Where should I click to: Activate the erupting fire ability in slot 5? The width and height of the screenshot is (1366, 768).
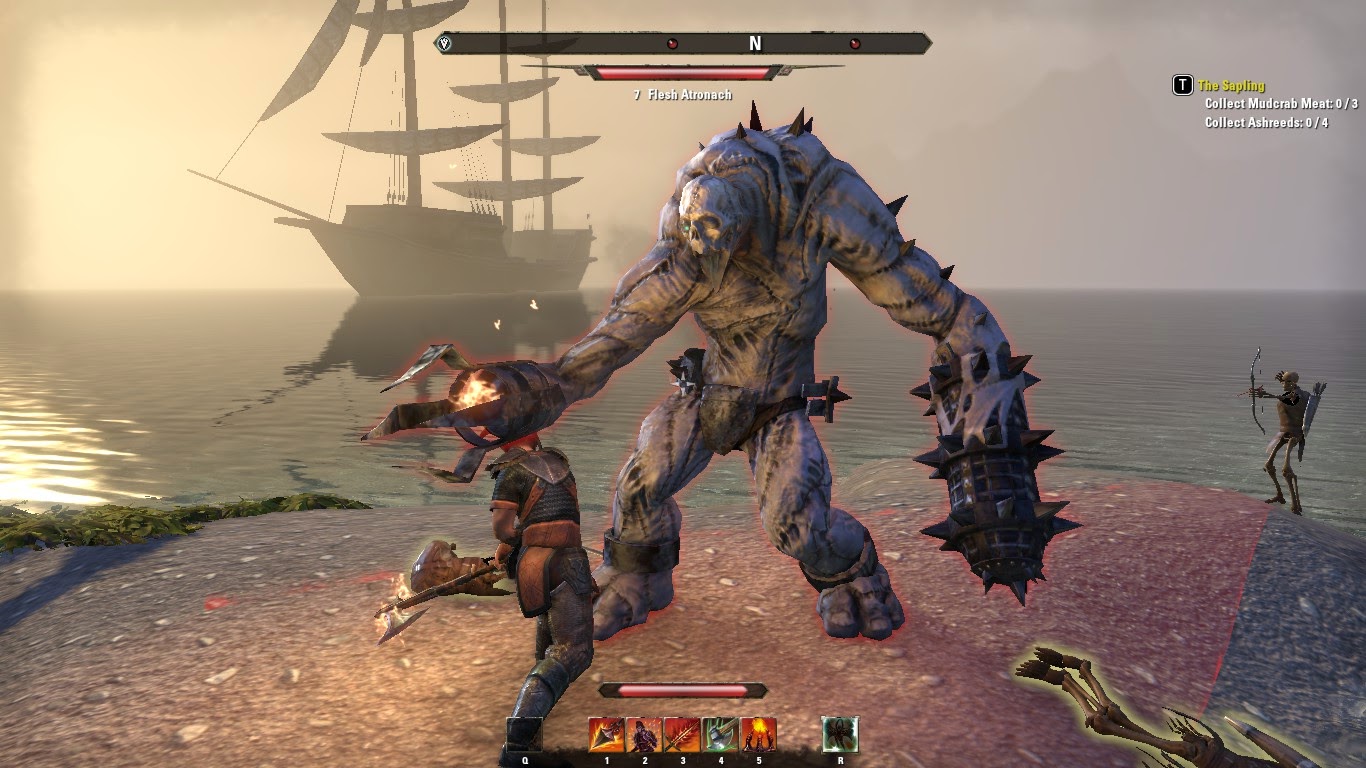[758, 735]
